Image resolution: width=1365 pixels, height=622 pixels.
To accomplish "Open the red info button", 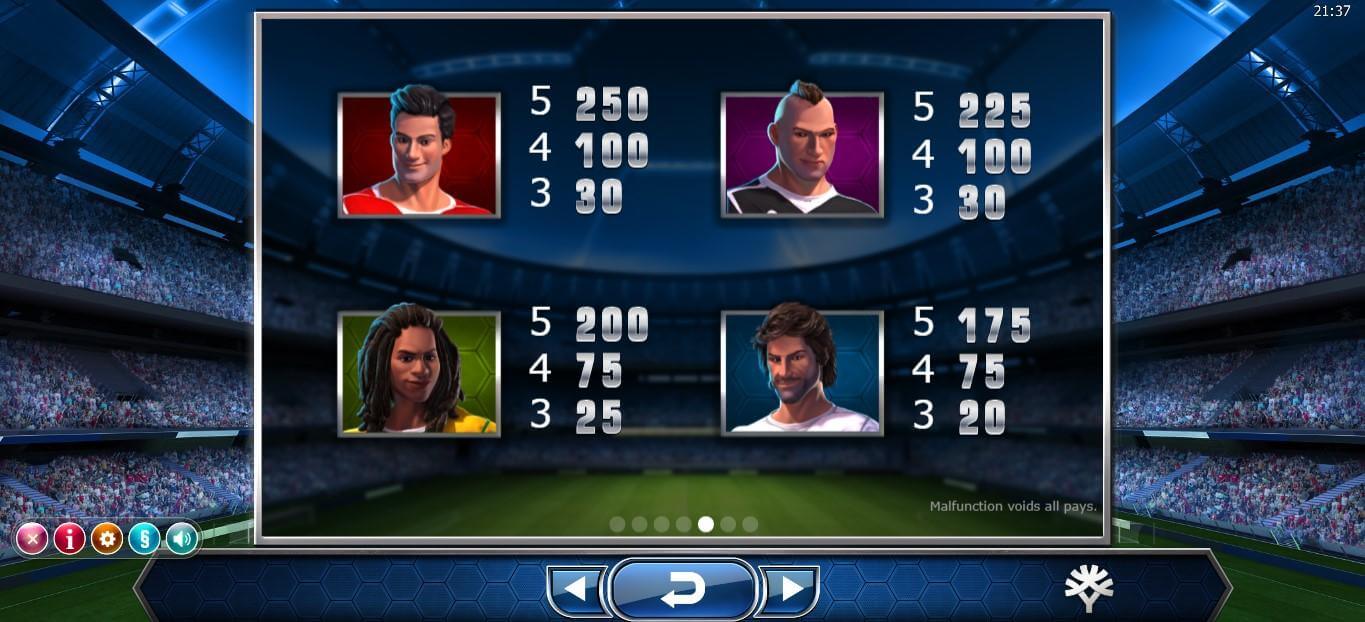I will (69, 540).
